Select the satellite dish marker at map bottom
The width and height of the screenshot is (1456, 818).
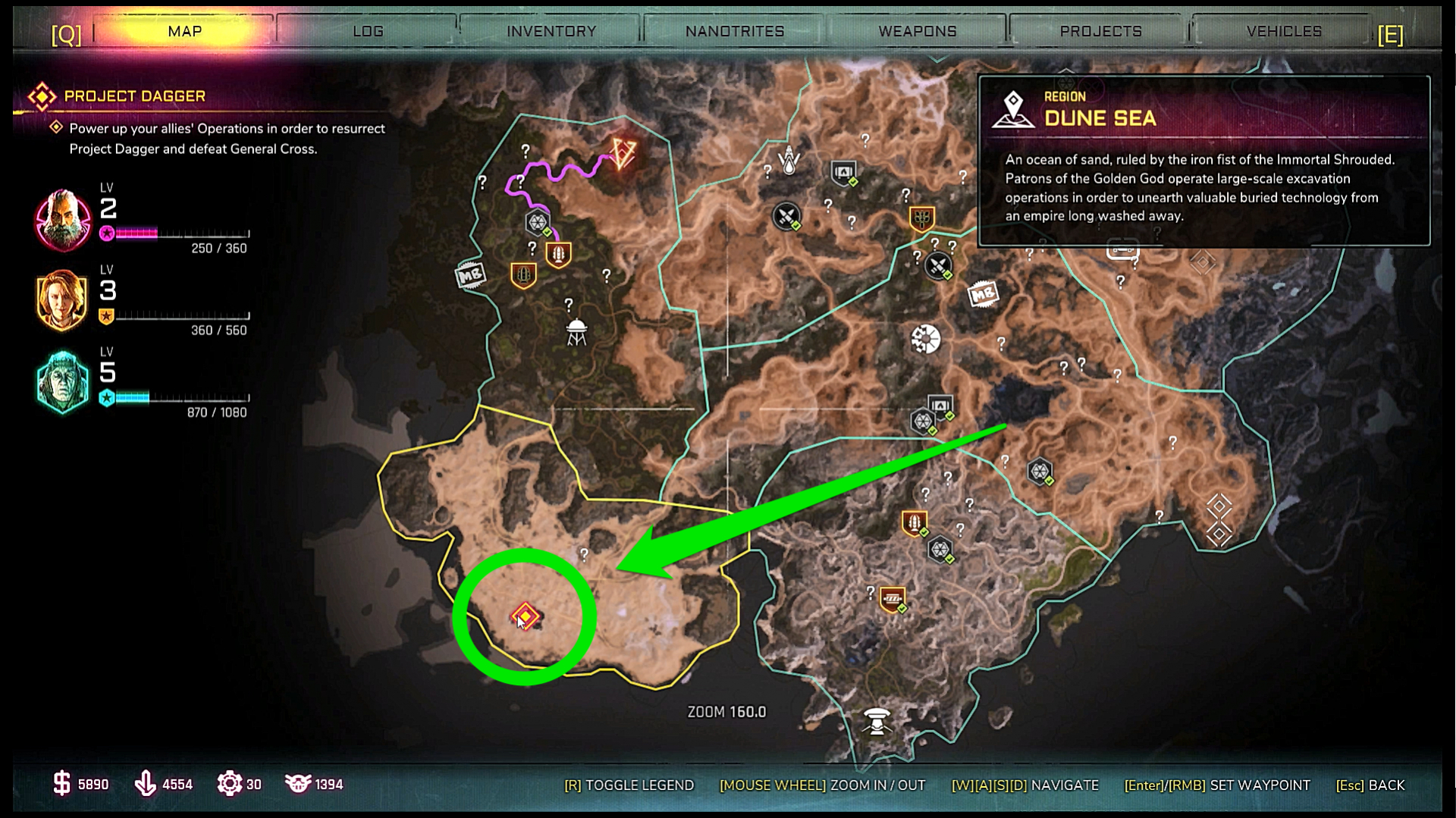click(877, 720)
